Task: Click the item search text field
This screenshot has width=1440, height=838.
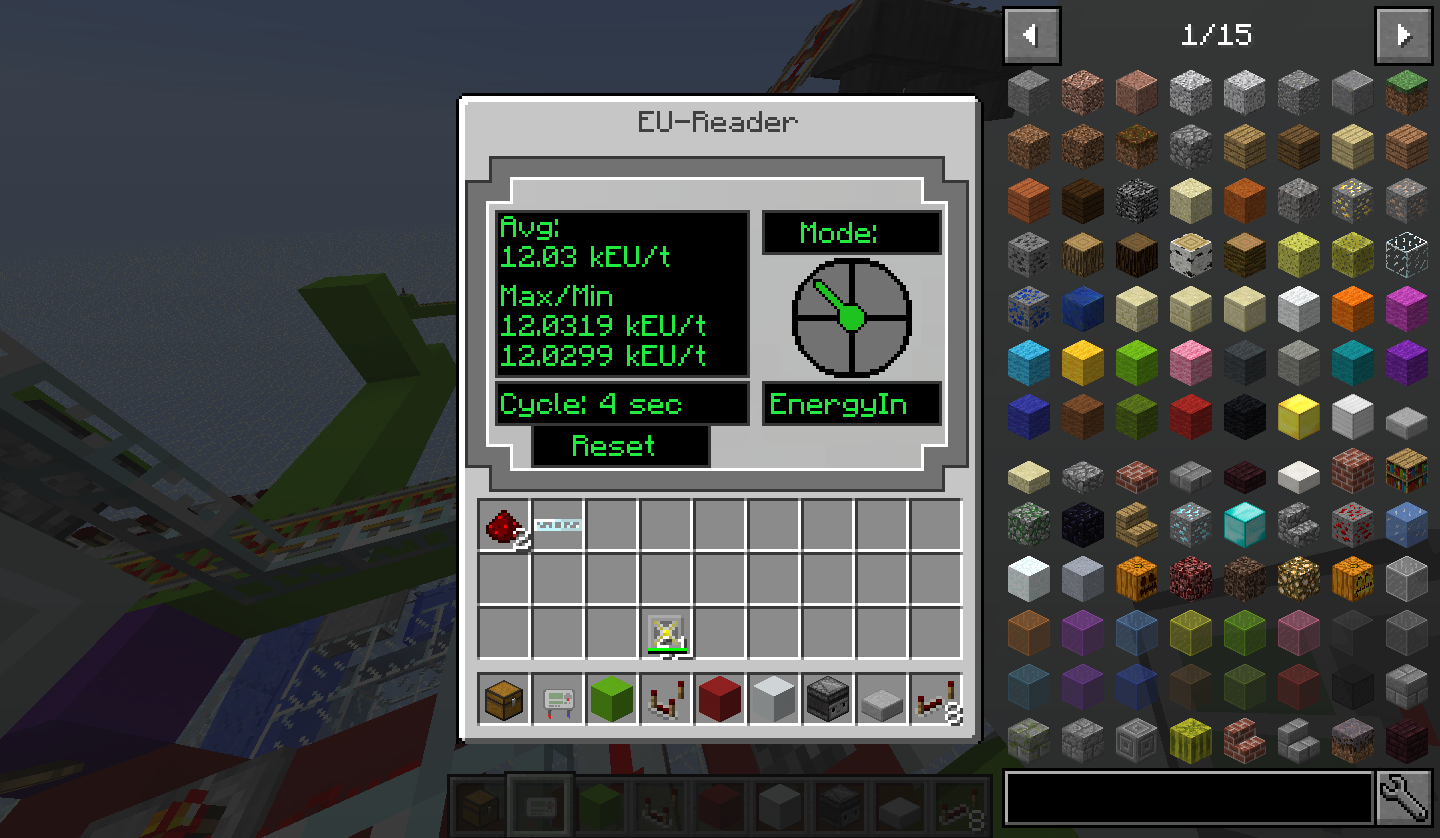Action: pos(1188,797)
